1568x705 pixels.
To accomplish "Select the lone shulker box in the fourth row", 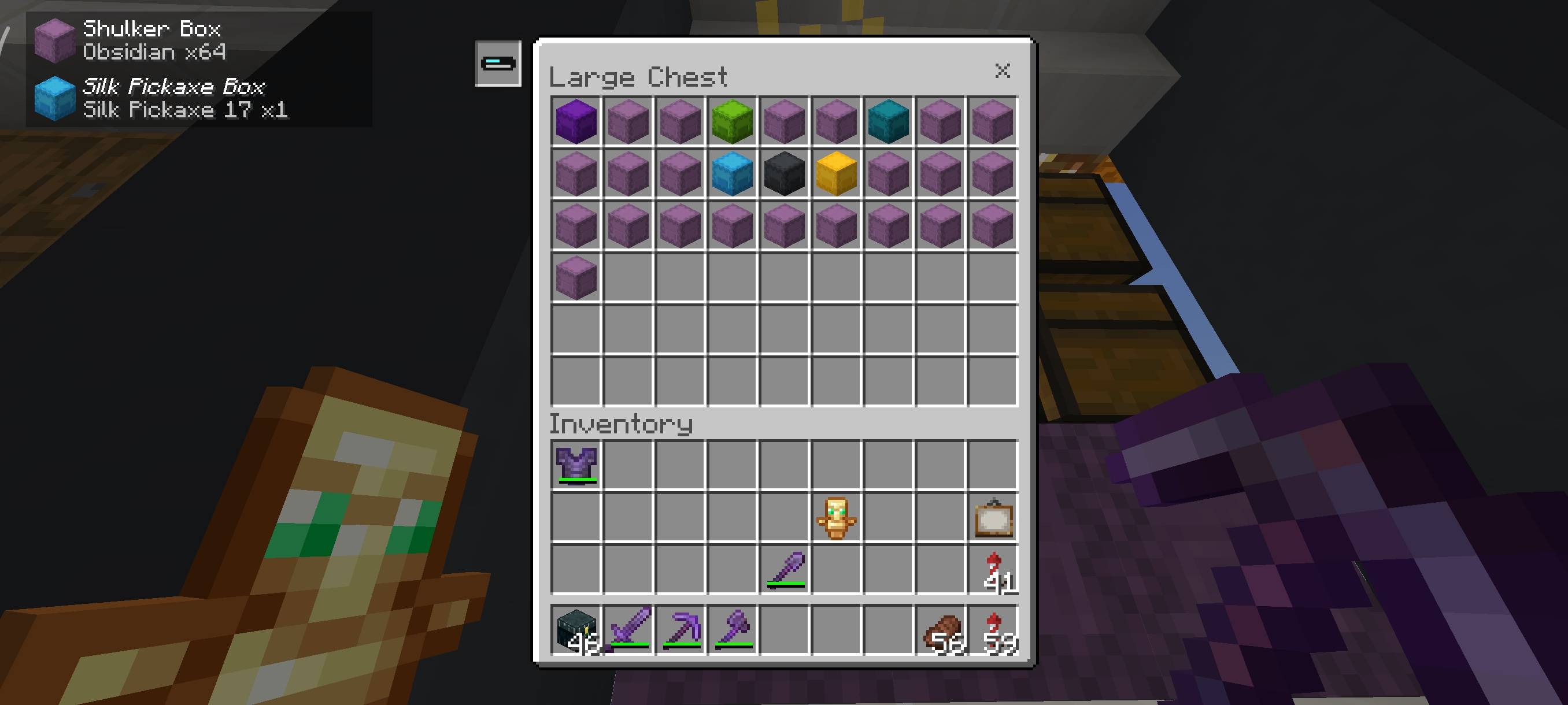I will coord(576,279).
